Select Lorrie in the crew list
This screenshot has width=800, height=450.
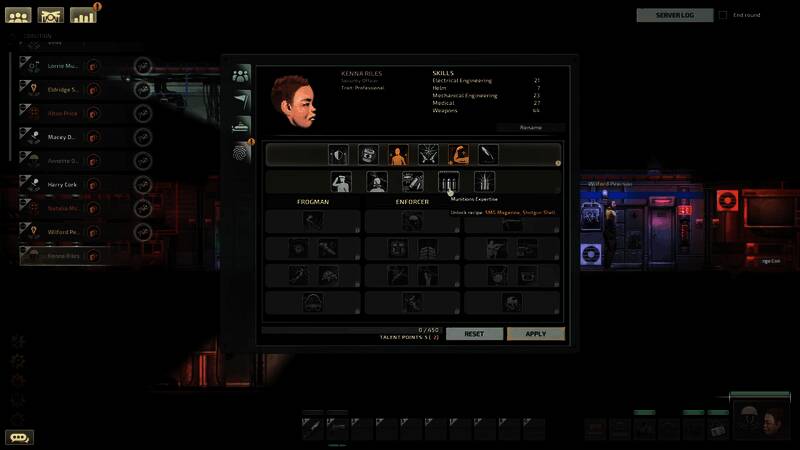click(x=62, y=65)
